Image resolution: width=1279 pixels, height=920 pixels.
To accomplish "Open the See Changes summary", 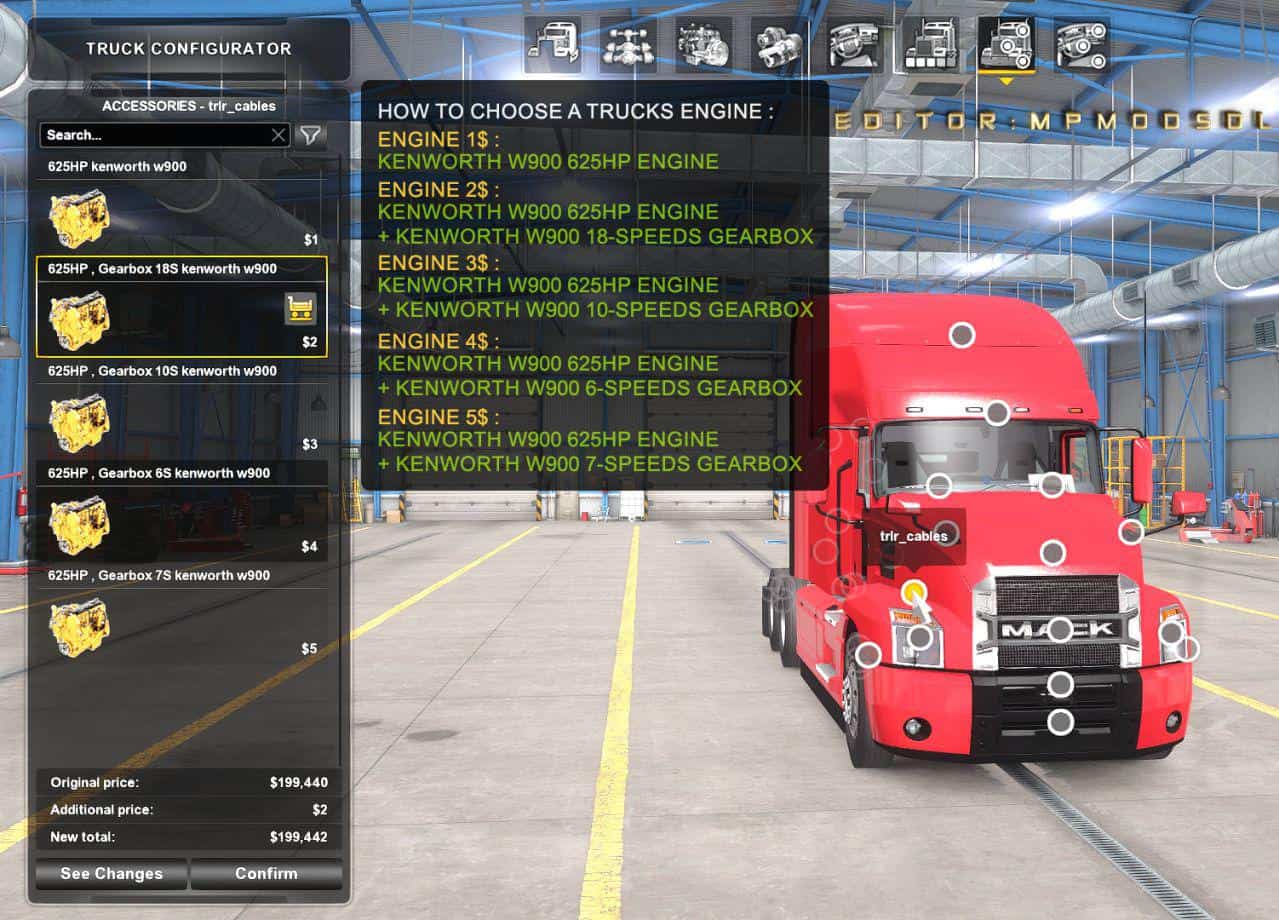I will (111, 874).
